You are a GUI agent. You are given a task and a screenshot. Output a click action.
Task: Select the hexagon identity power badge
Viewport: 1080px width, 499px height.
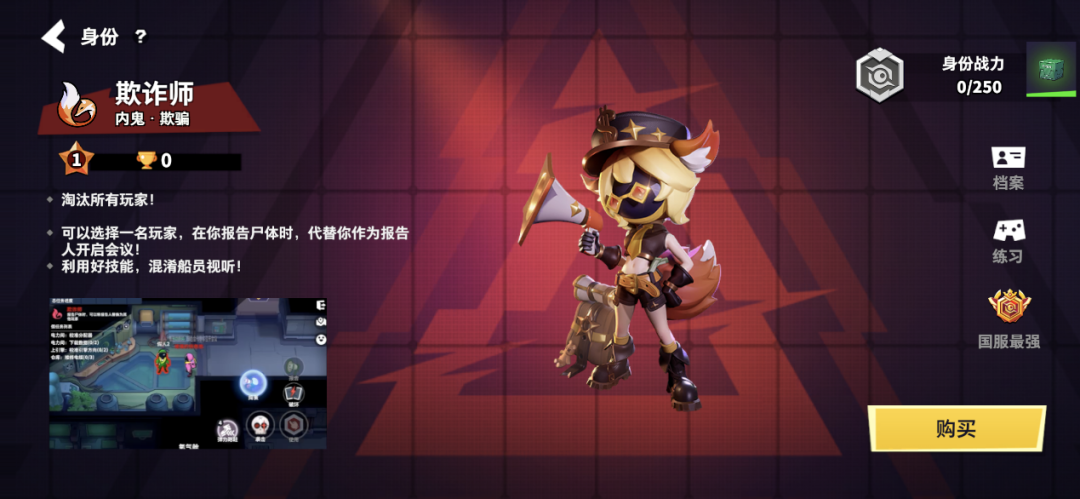tap(880, 75)
